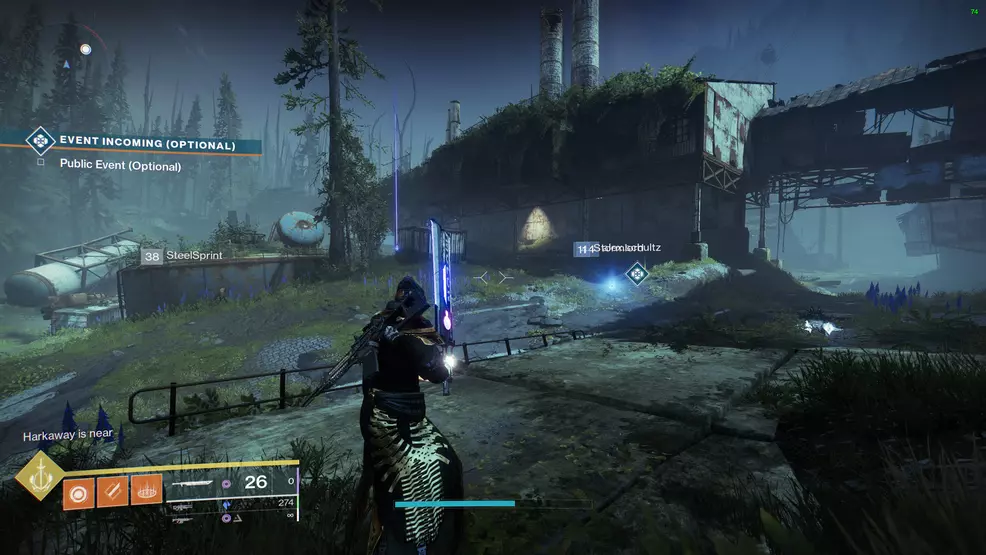Image resolution: width=986 pixels, height=555 pixels.
Task: Select the orange grenade ability icon
Action: click(79, 492)
